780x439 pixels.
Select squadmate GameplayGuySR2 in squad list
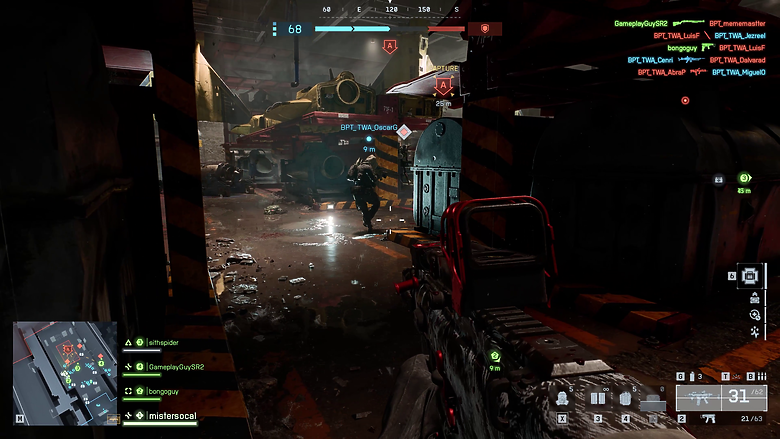175,367
